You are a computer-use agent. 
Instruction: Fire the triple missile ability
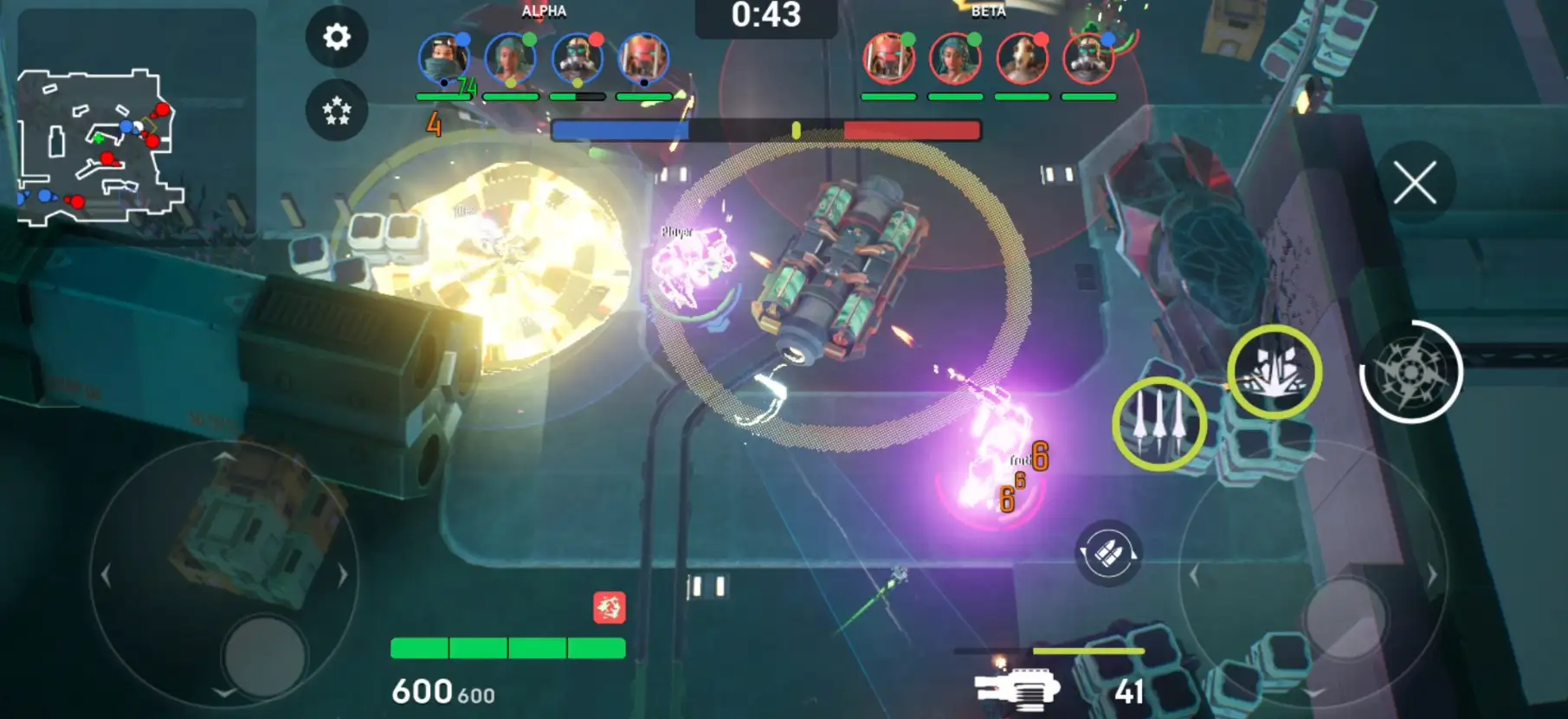[1158, 424]
